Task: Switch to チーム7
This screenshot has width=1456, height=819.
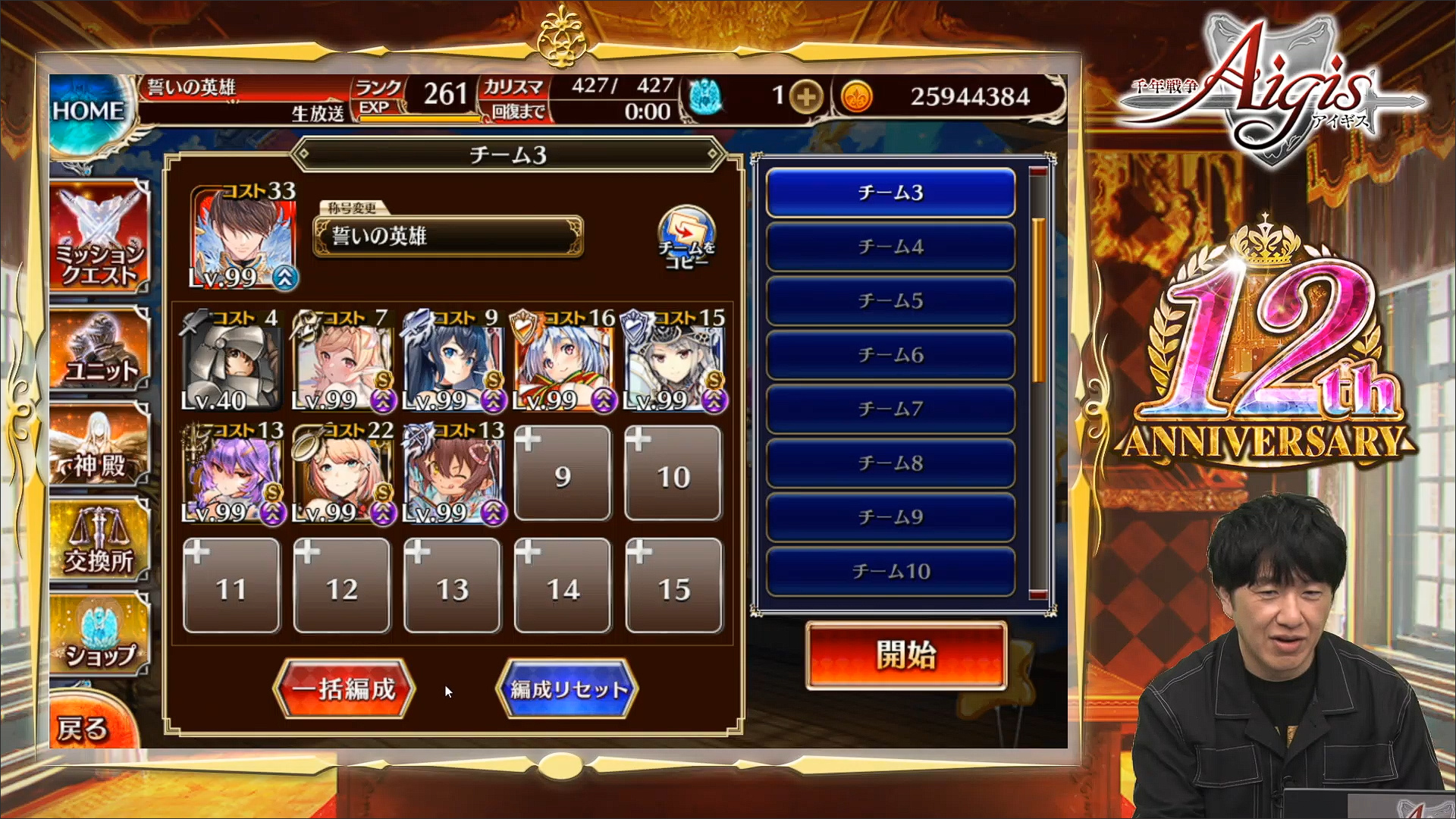Action: (x=890, y=409)
